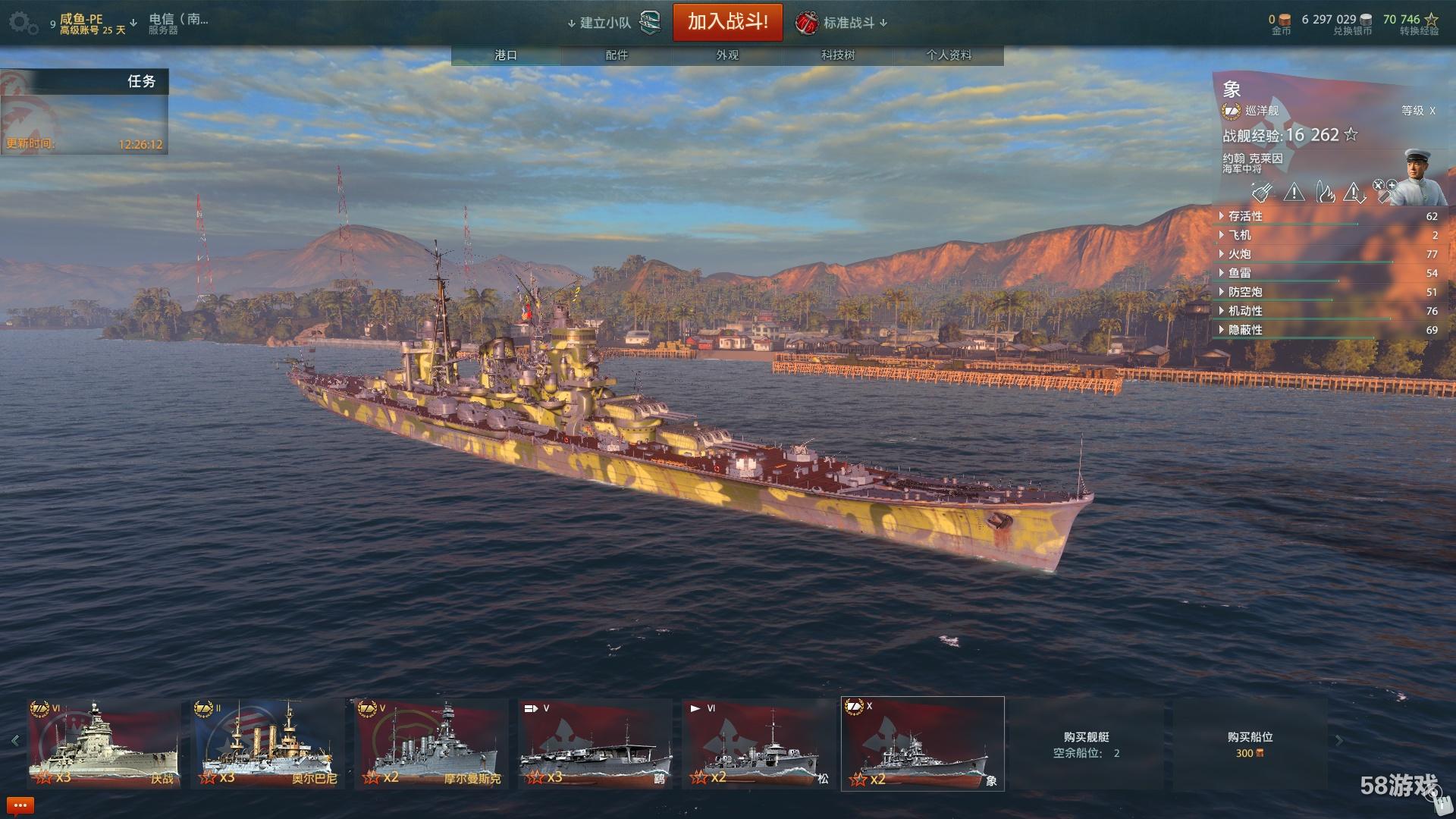Select the tier VI destroyer 松 card
Screen dimensions: 1456x819
coord(758,744)
